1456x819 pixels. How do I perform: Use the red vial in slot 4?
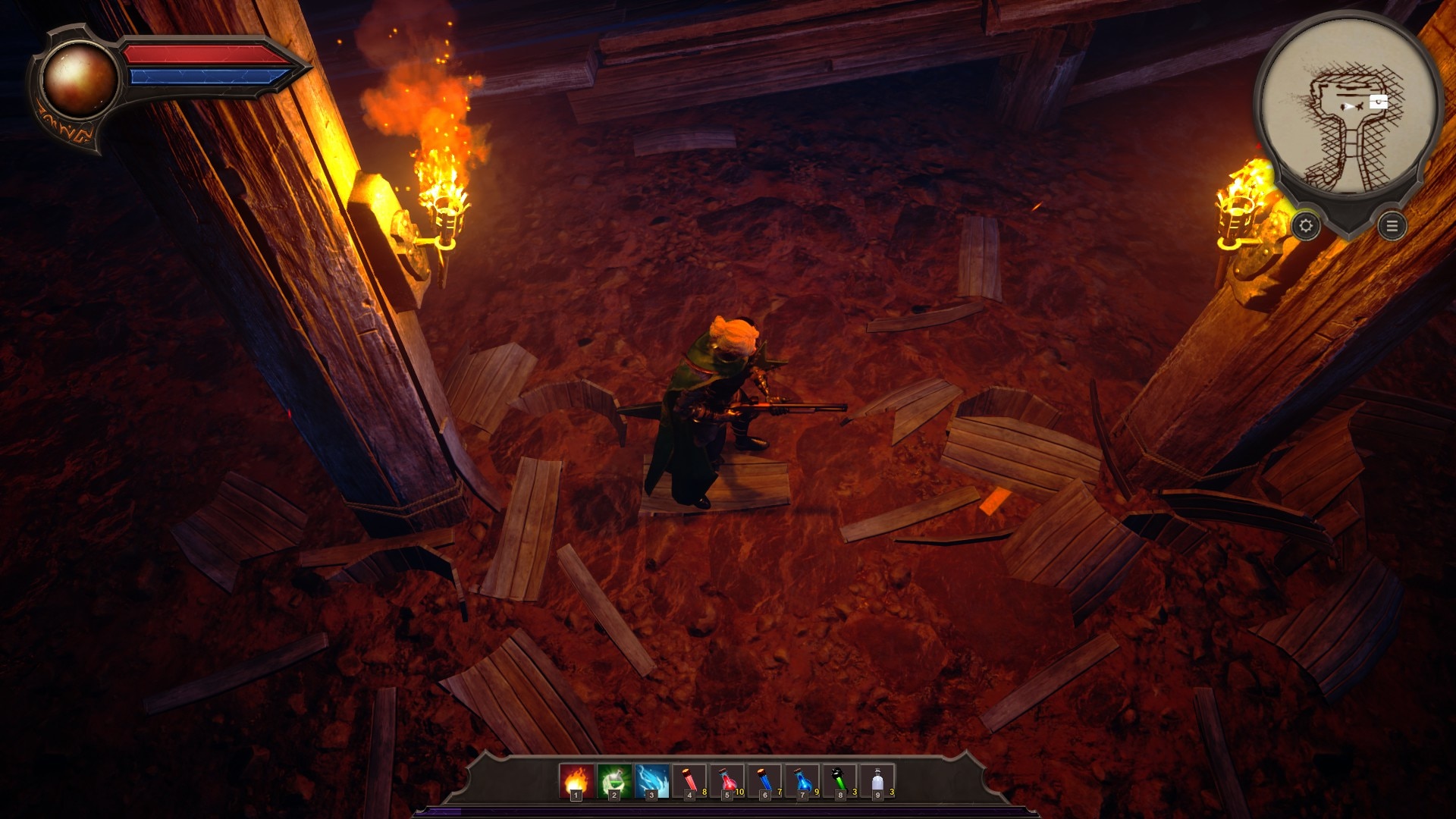(689, 781)
